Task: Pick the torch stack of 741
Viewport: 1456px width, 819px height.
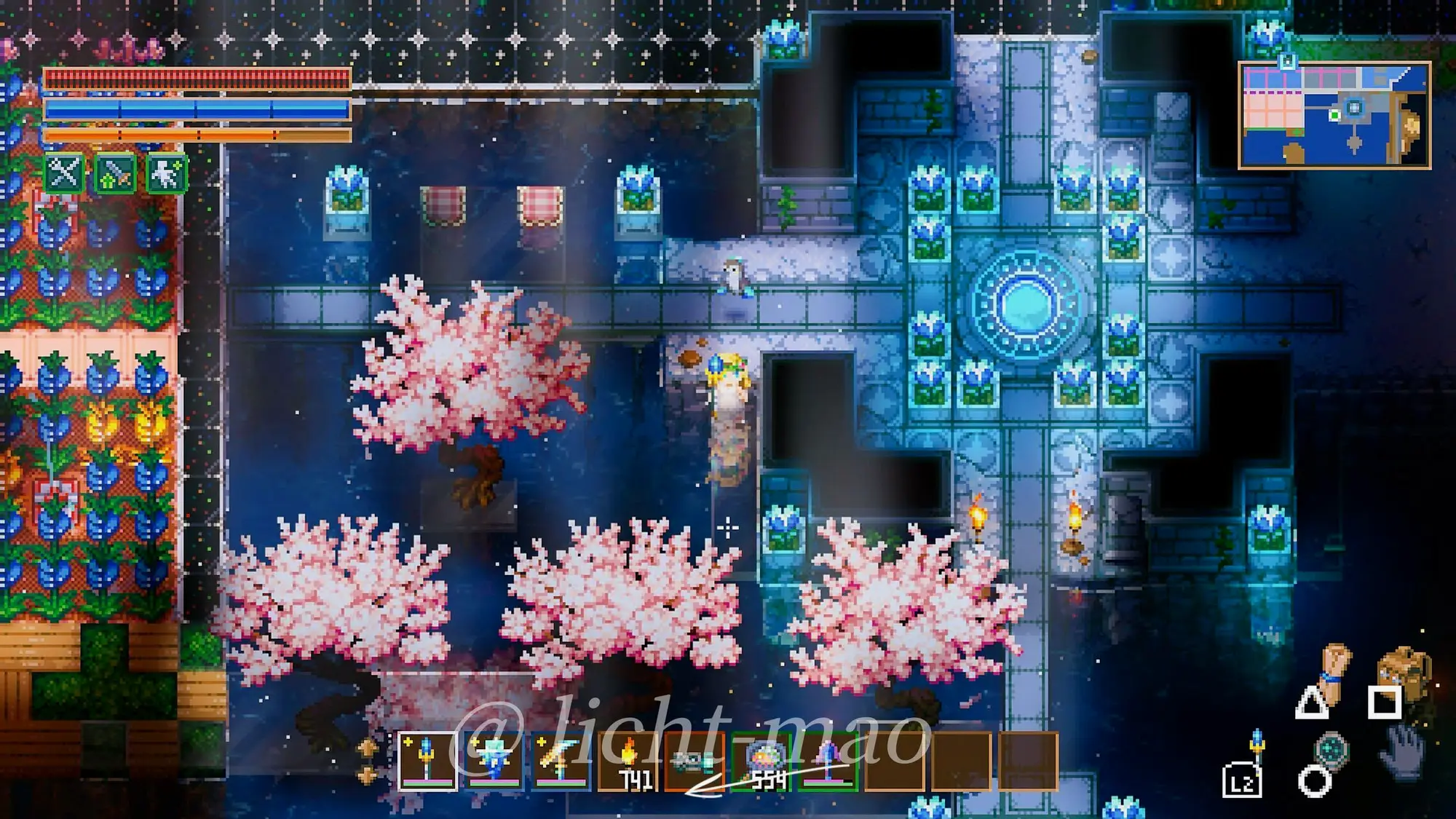Action: tap(628, 761)
